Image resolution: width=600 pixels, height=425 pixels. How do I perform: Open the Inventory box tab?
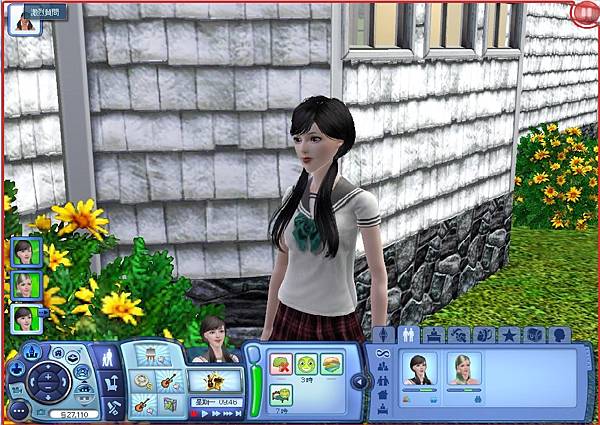coord(535,335)
